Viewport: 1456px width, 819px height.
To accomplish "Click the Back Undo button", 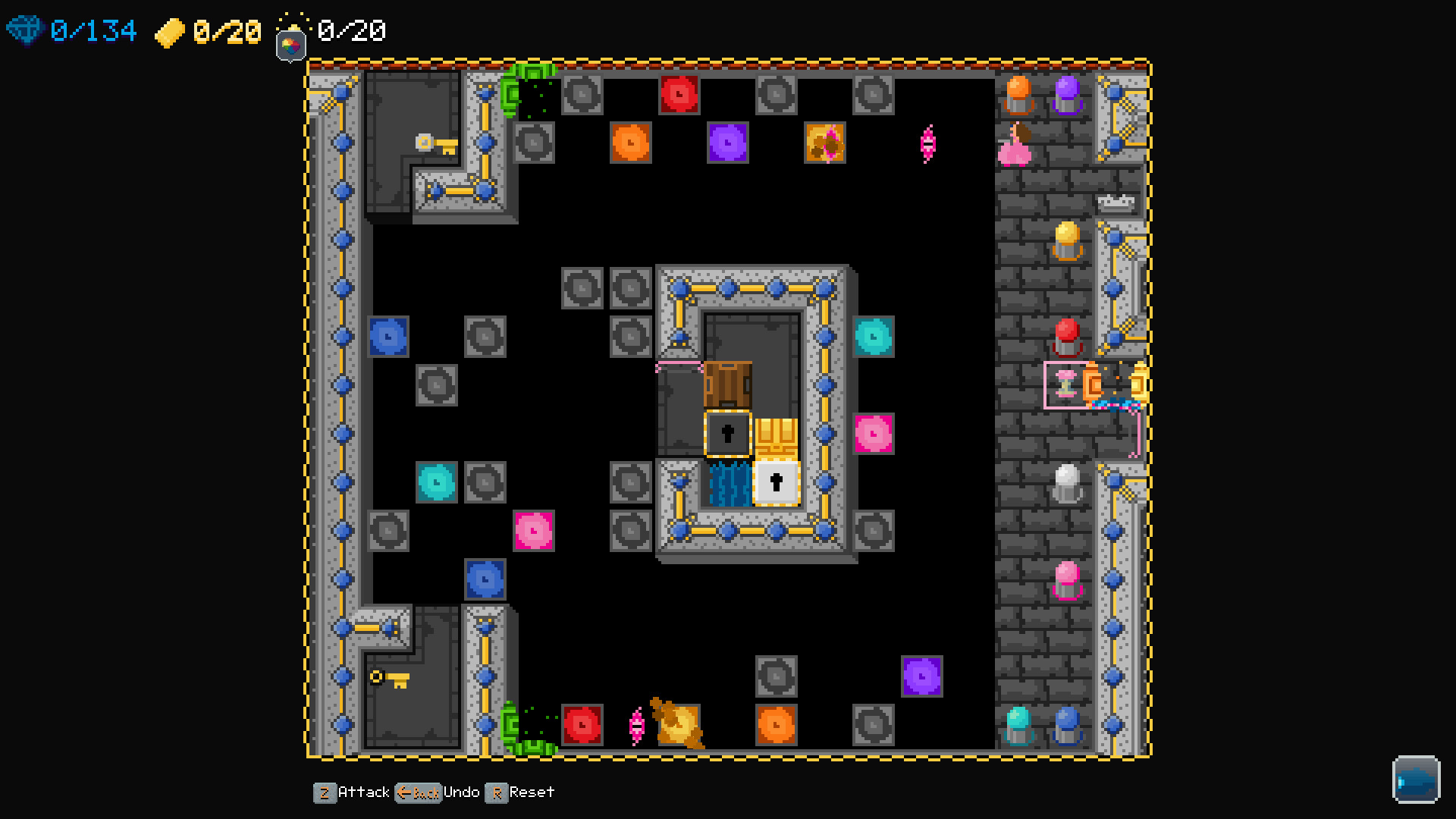I will [418, 792].
